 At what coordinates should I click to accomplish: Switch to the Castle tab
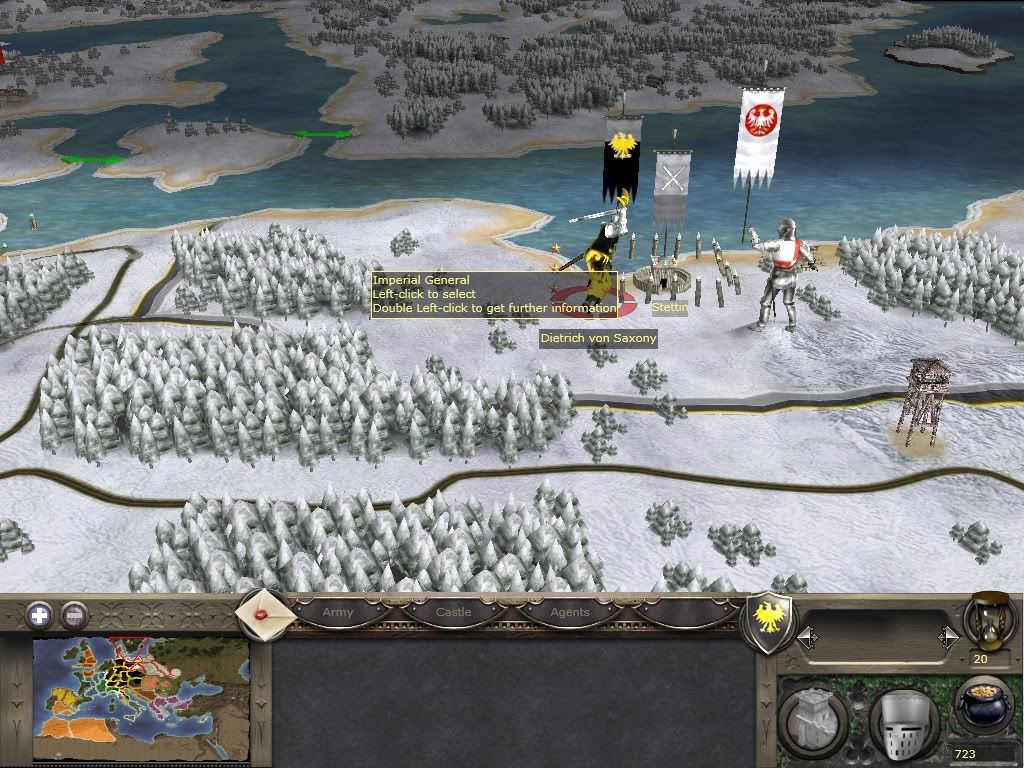[453, 612]
